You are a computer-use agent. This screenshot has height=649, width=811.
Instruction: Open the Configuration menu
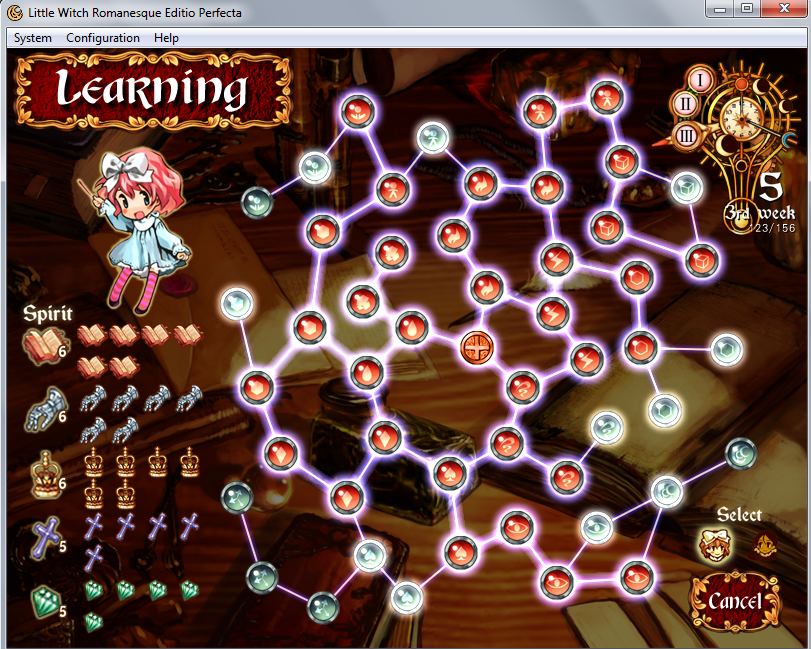click(103, 38)
